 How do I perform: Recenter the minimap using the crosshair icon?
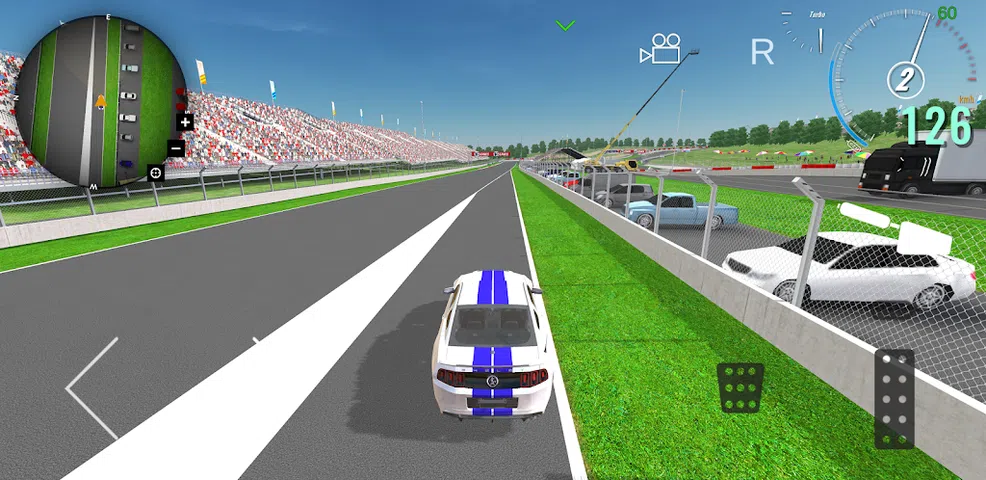coord(156,173)
